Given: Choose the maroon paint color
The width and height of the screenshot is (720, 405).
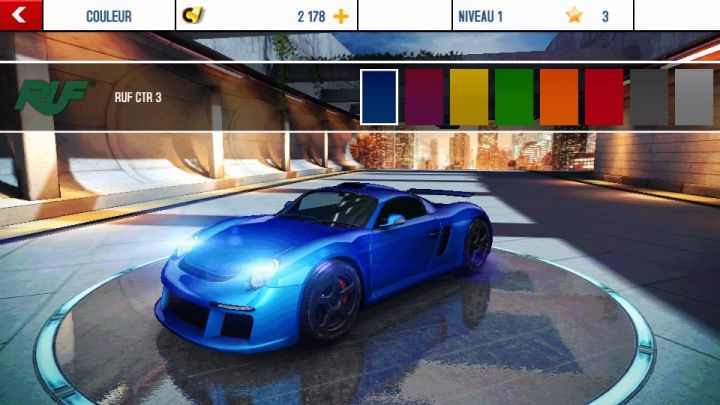Looking at the screenshot, I should (x=424, y=97).
